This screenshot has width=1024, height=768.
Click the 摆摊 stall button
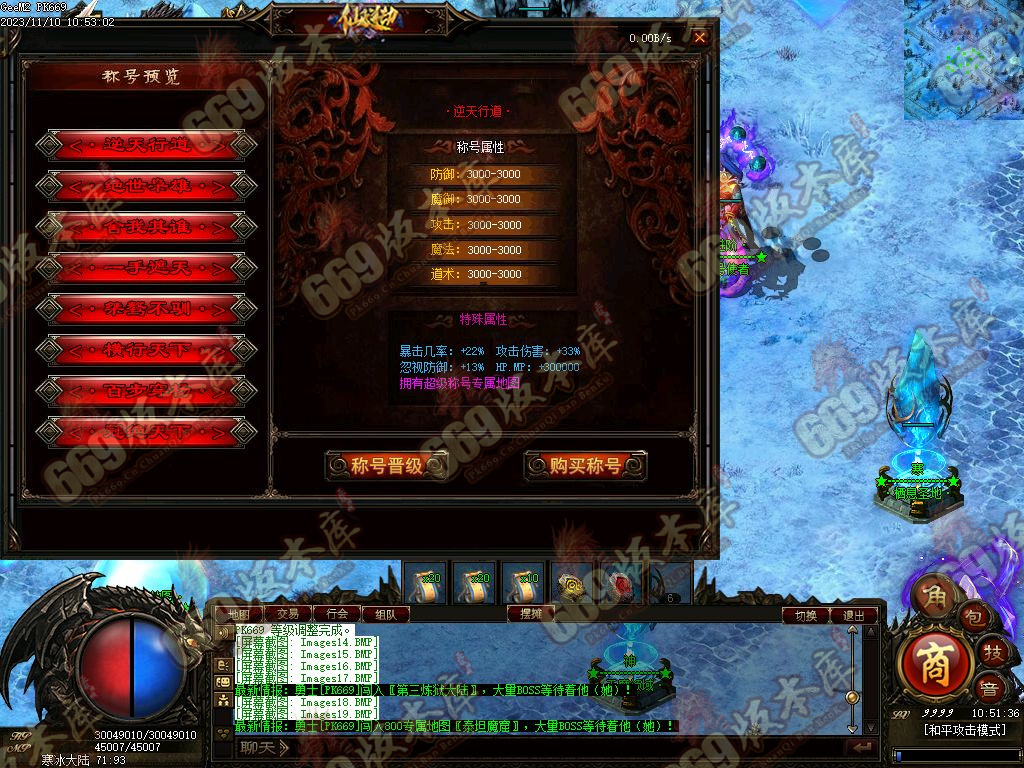click(531, 614)
